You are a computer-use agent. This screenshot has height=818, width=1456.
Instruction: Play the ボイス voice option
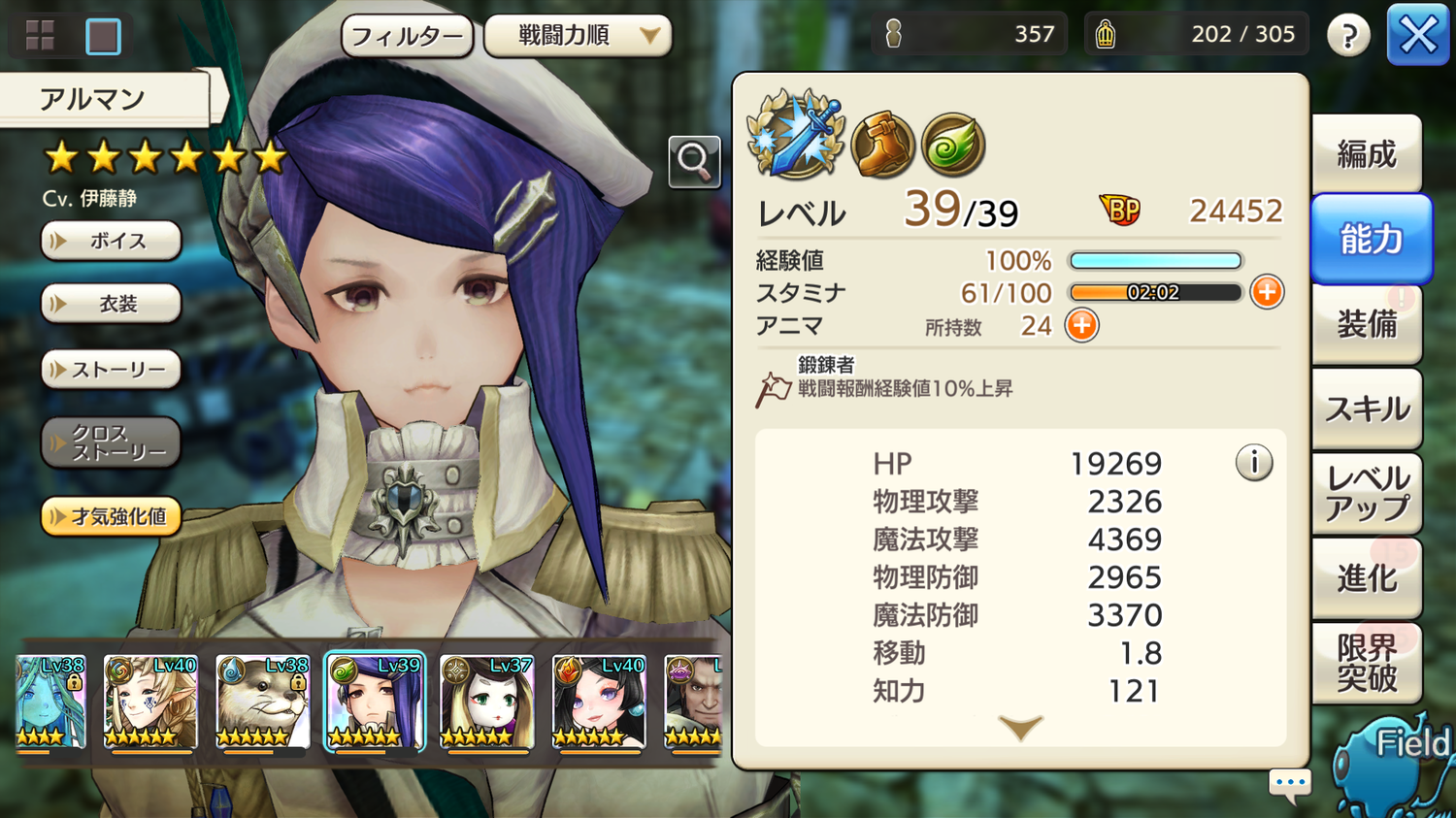click(112, 241)
